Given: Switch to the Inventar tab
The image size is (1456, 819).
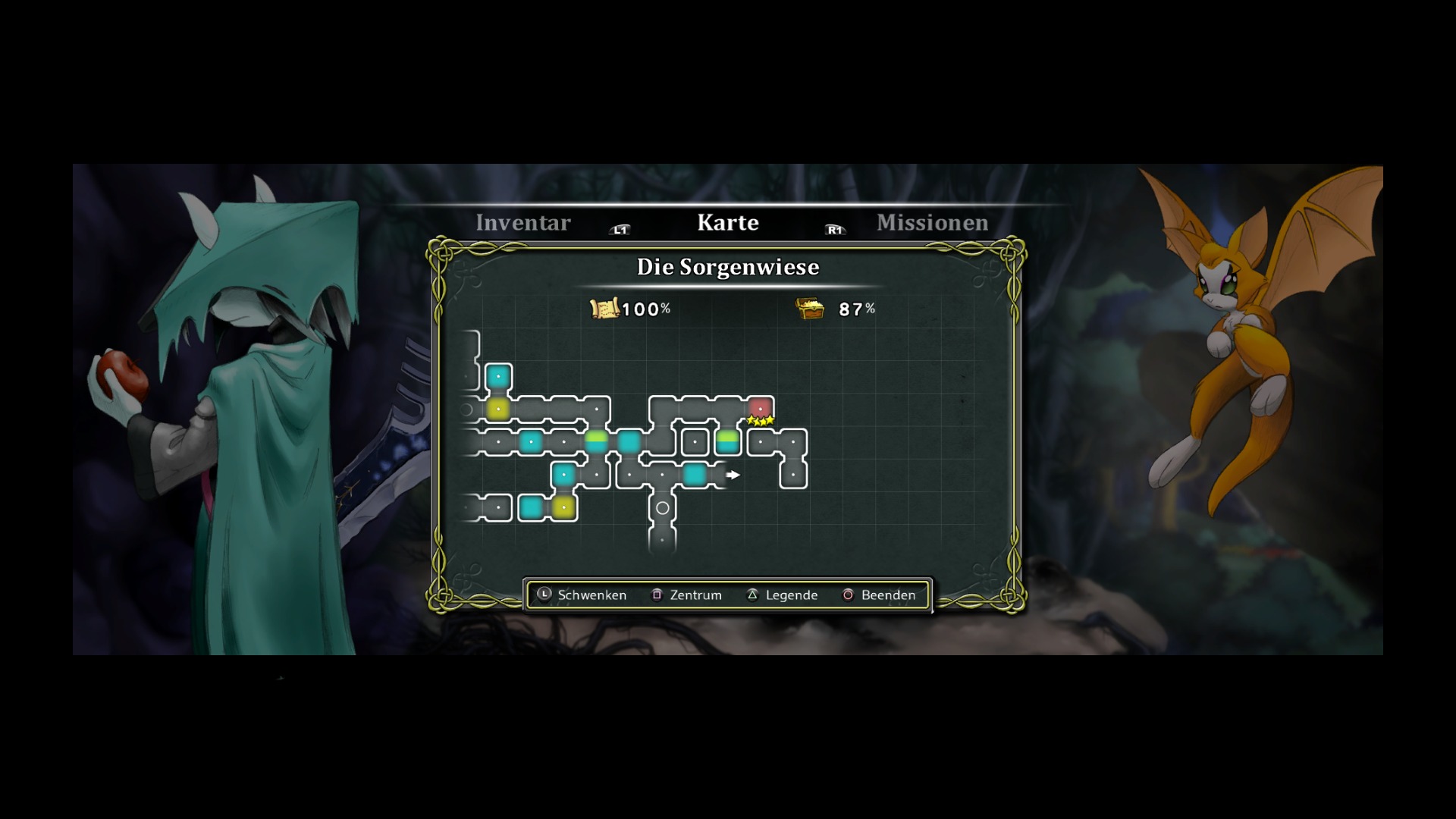Looking at the screenshot, I should coord(522,223).
